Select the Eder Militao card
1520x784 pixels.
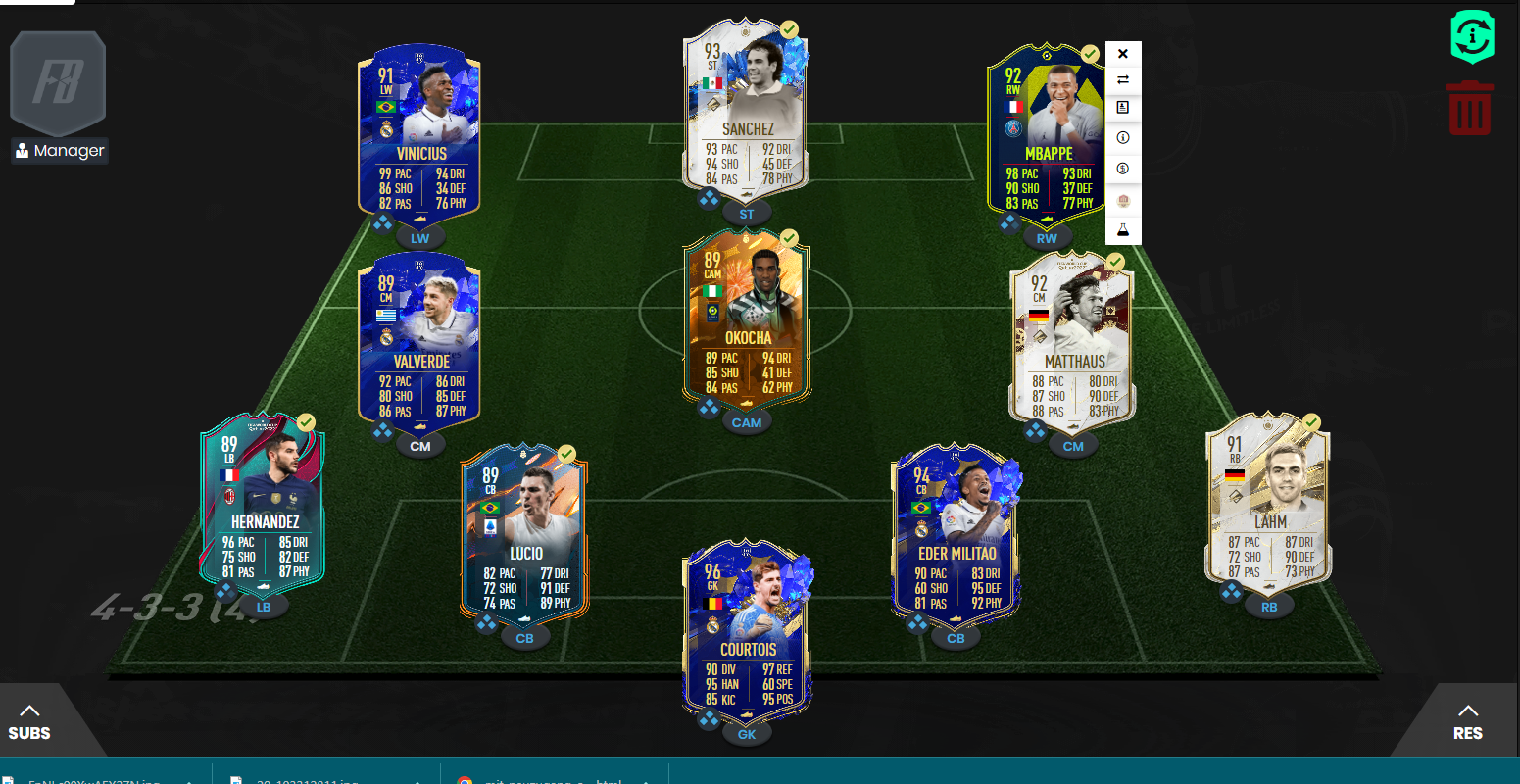(956, 534)
